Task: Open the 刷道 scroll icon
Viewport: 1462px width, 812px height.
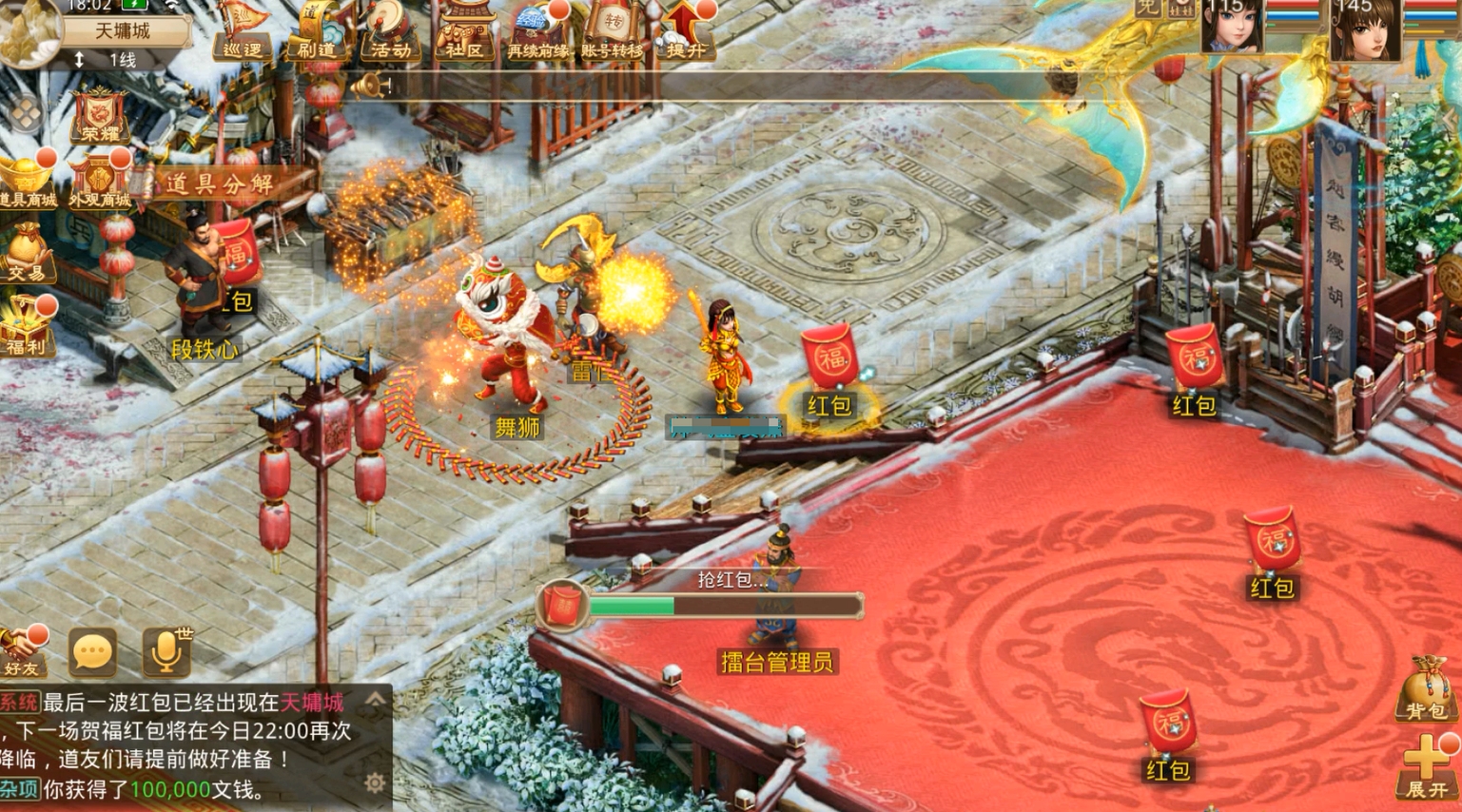Action: [315, 32]
